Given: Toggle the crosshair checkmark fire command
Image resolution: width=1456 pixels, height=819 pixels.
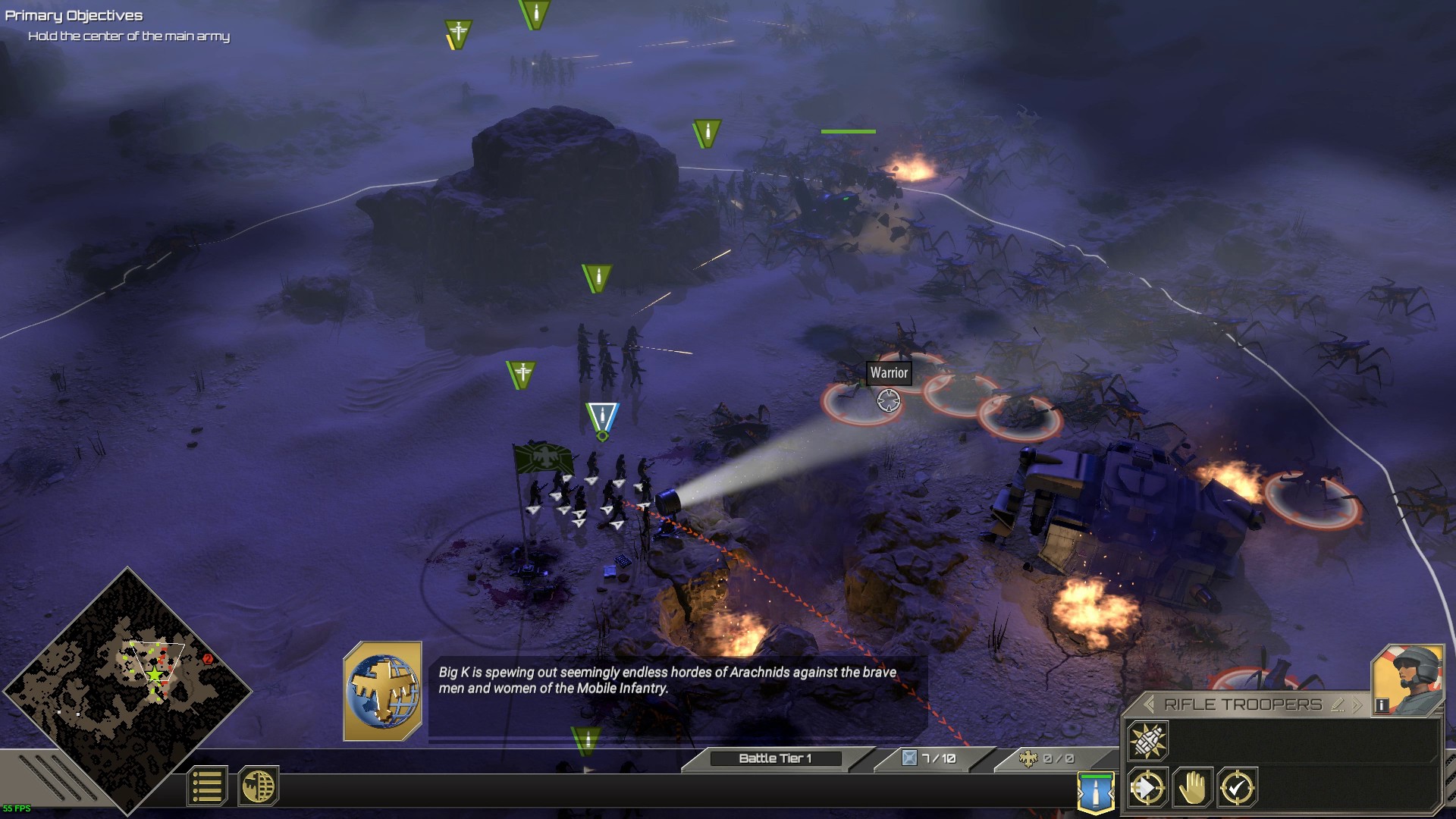Looking at the screenshot, I should [x=1238, y=788].
